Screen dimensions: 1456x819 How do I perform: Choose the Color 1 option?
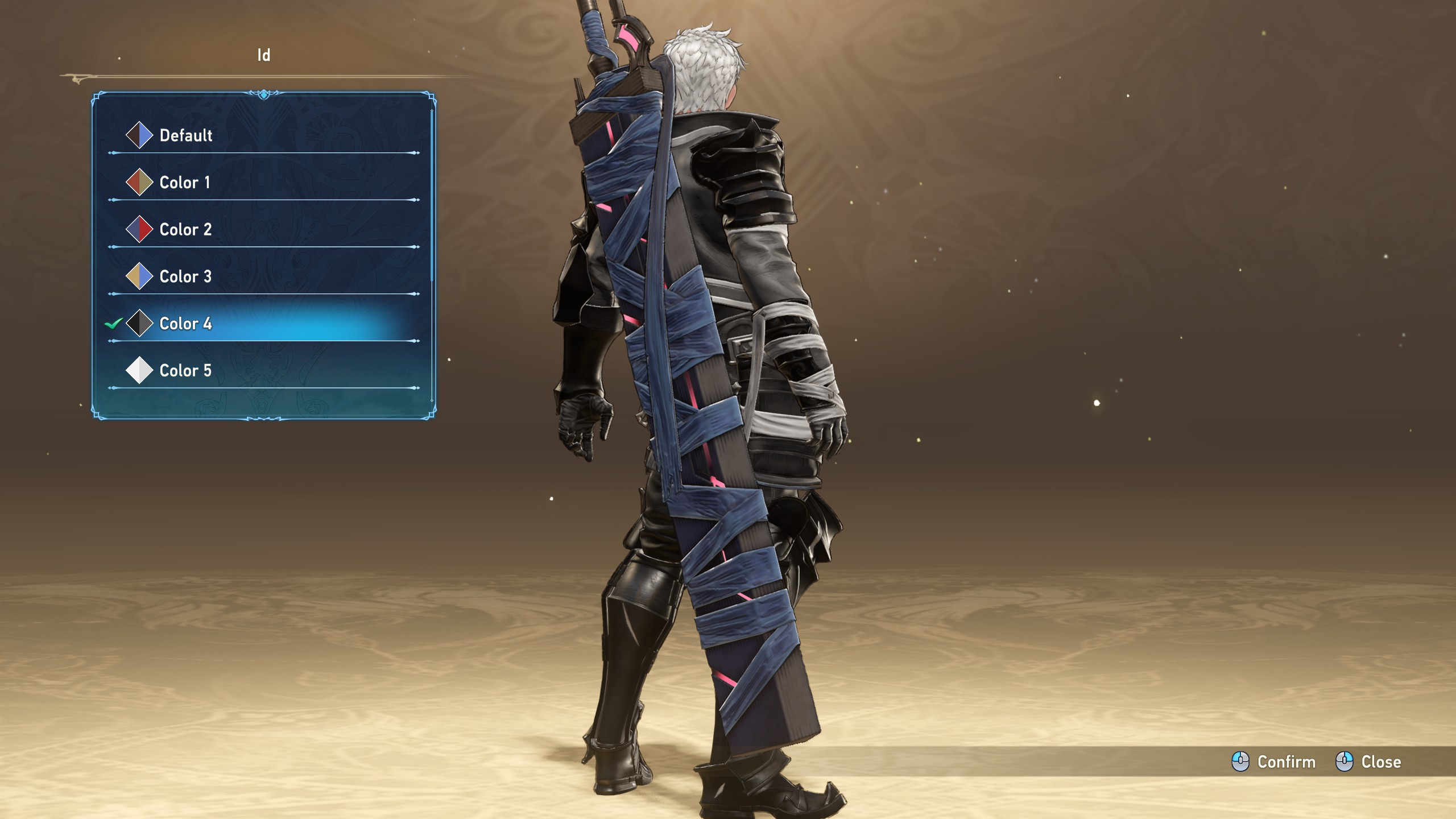(185, 183)
